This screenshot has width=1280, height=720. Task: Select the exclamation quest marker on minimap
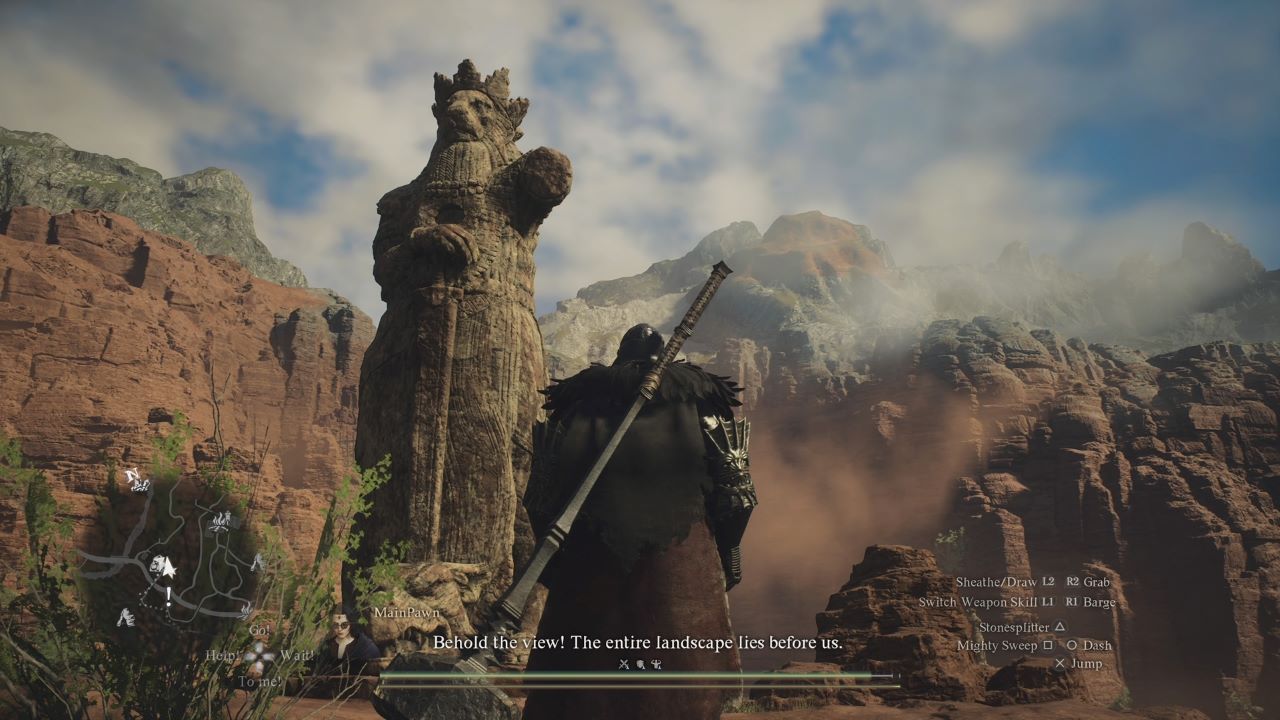tap(168, 597)
